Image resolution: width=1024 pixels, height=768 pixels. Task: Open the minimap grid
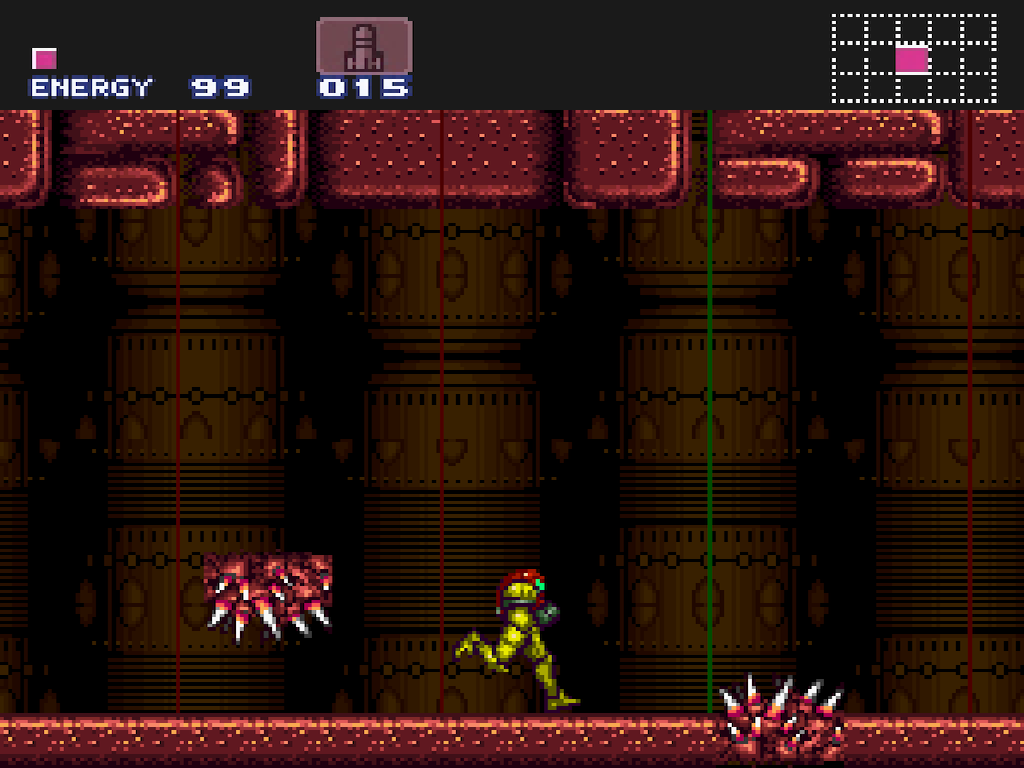coord(914,59)
